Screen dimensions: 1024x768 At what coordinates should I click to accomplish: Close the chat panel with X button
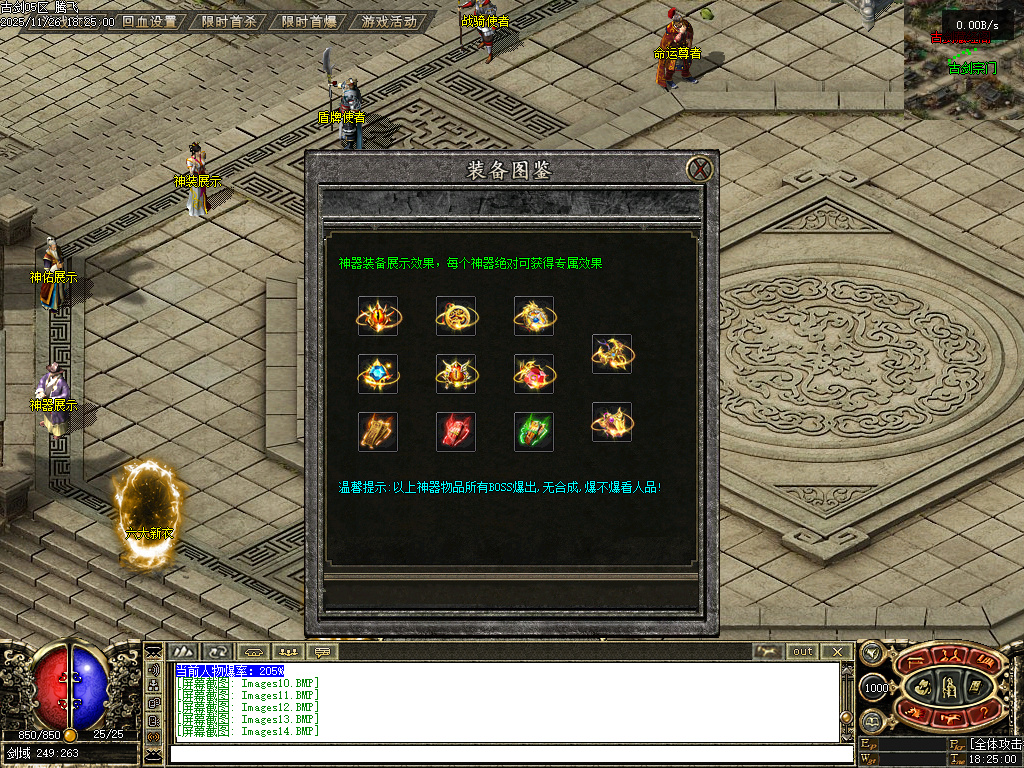(x=837, y=652)
